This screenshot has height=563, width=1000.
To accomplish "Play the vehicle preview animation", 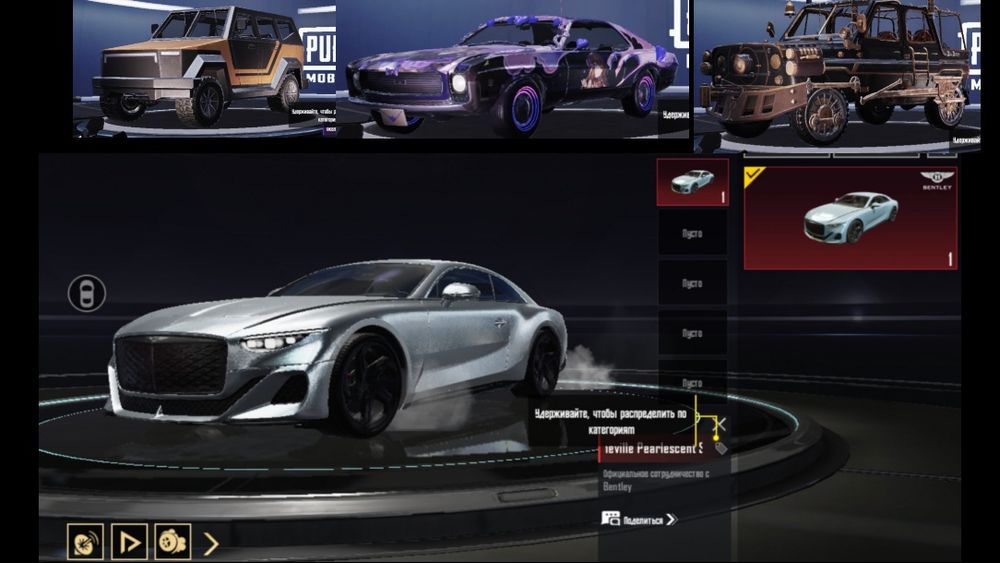I will click(129, 542).
